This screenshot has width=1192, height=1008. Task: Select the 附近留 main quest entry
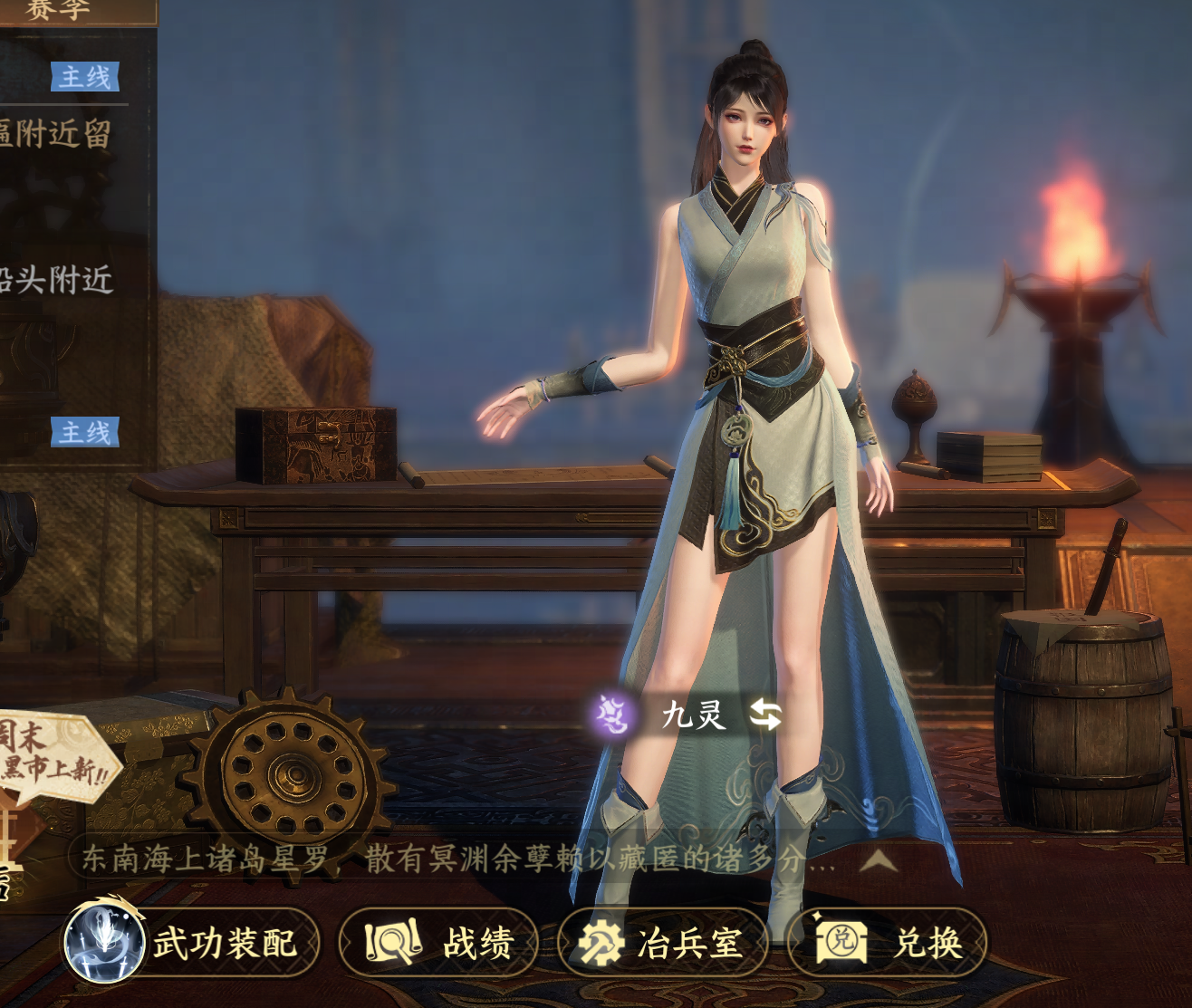(x=56, y=134)
